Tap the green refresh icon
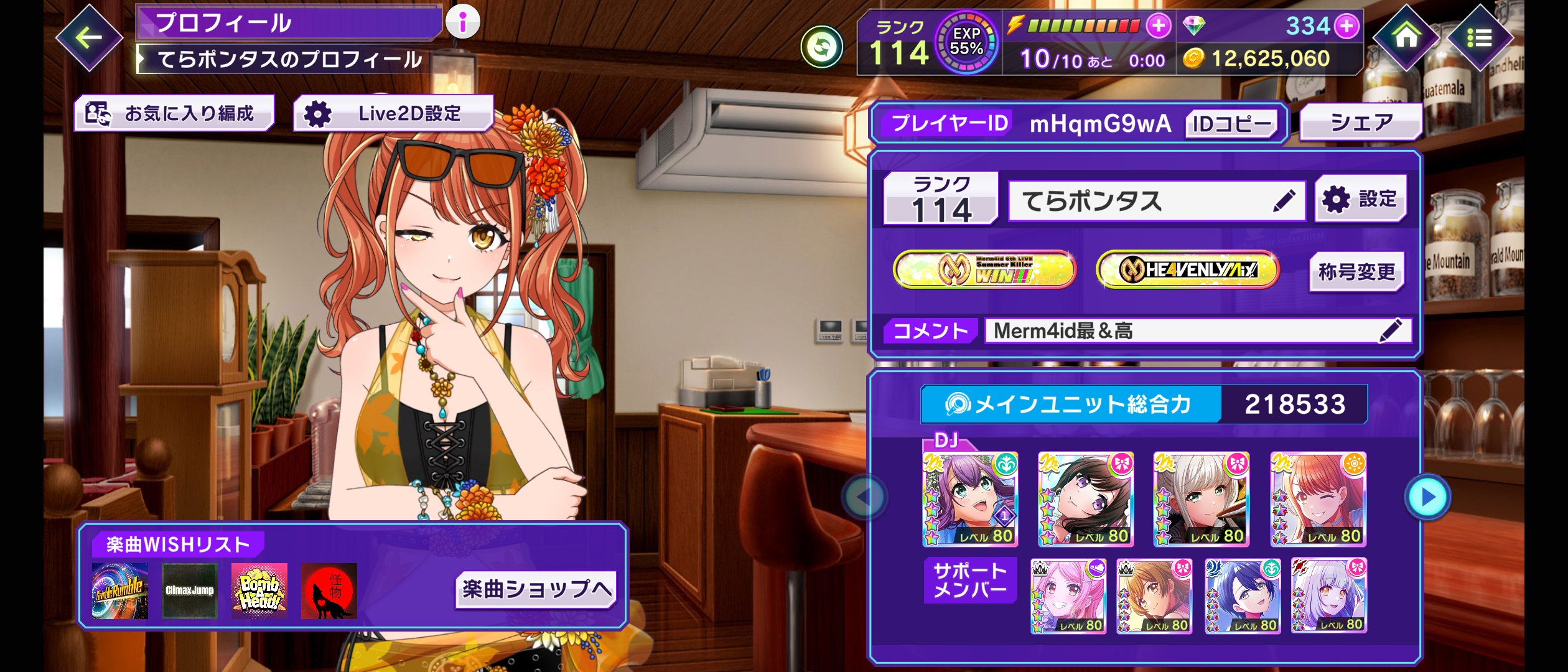 821,47
